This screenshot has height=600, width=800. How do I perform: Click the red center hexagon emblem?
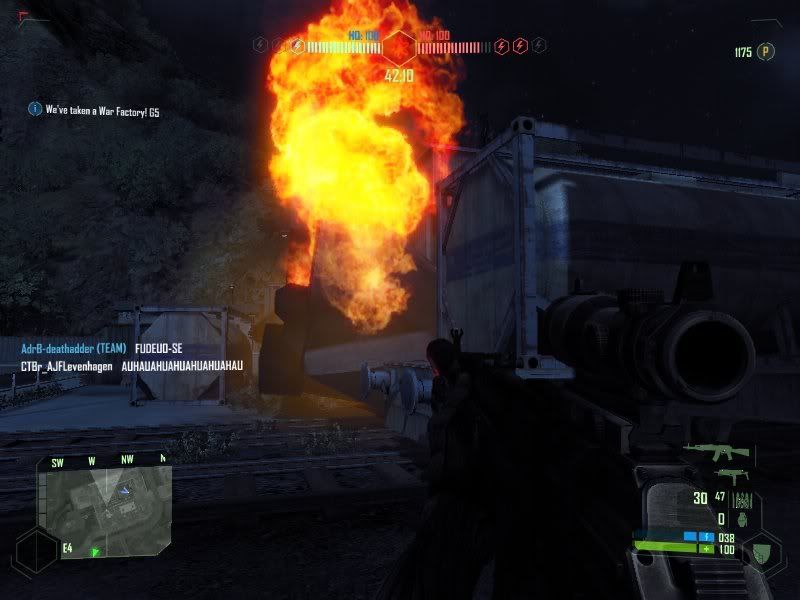pos(400,46)
